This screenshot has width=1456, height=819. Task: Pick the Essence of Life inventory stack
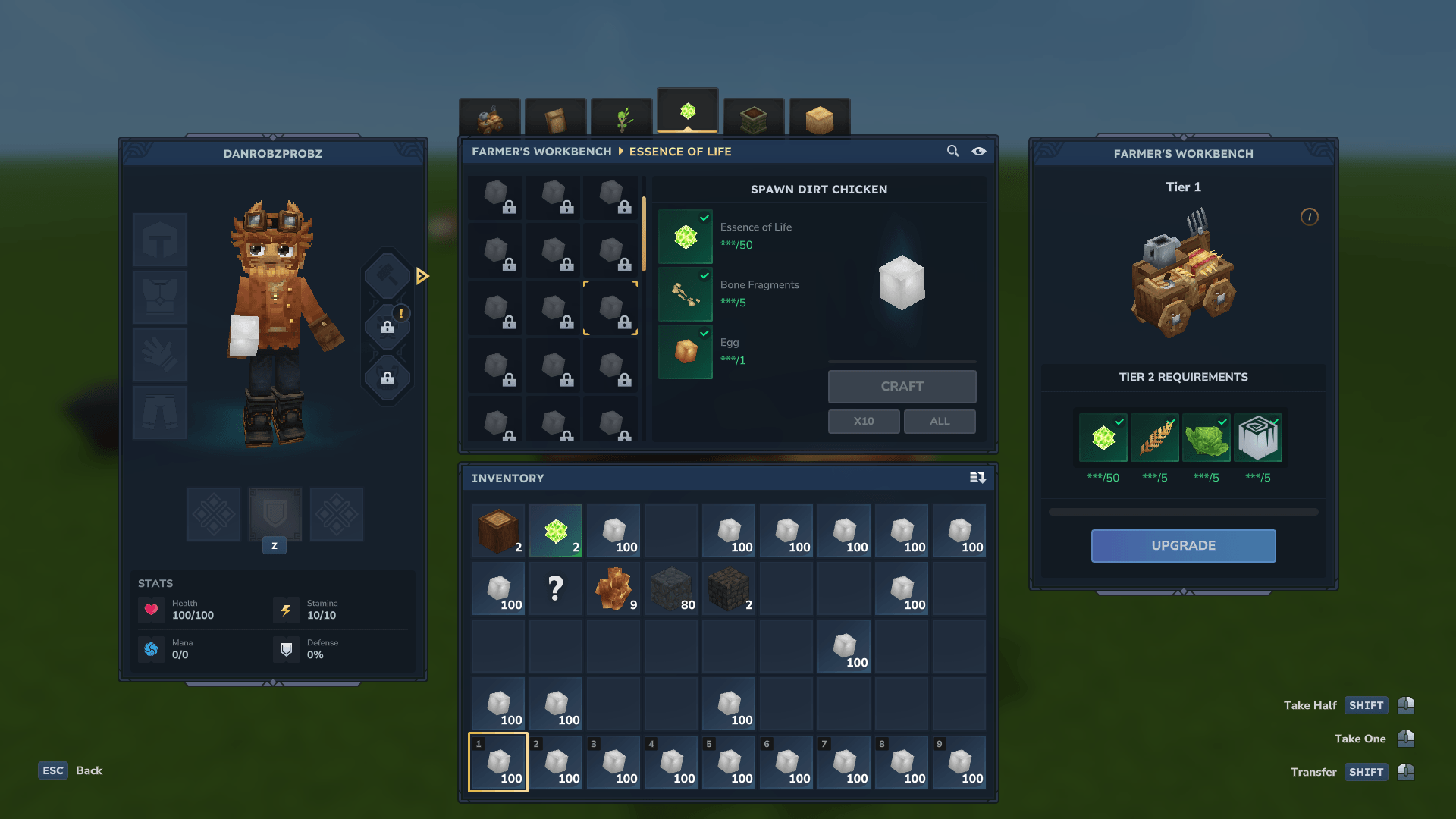point(556,531)
